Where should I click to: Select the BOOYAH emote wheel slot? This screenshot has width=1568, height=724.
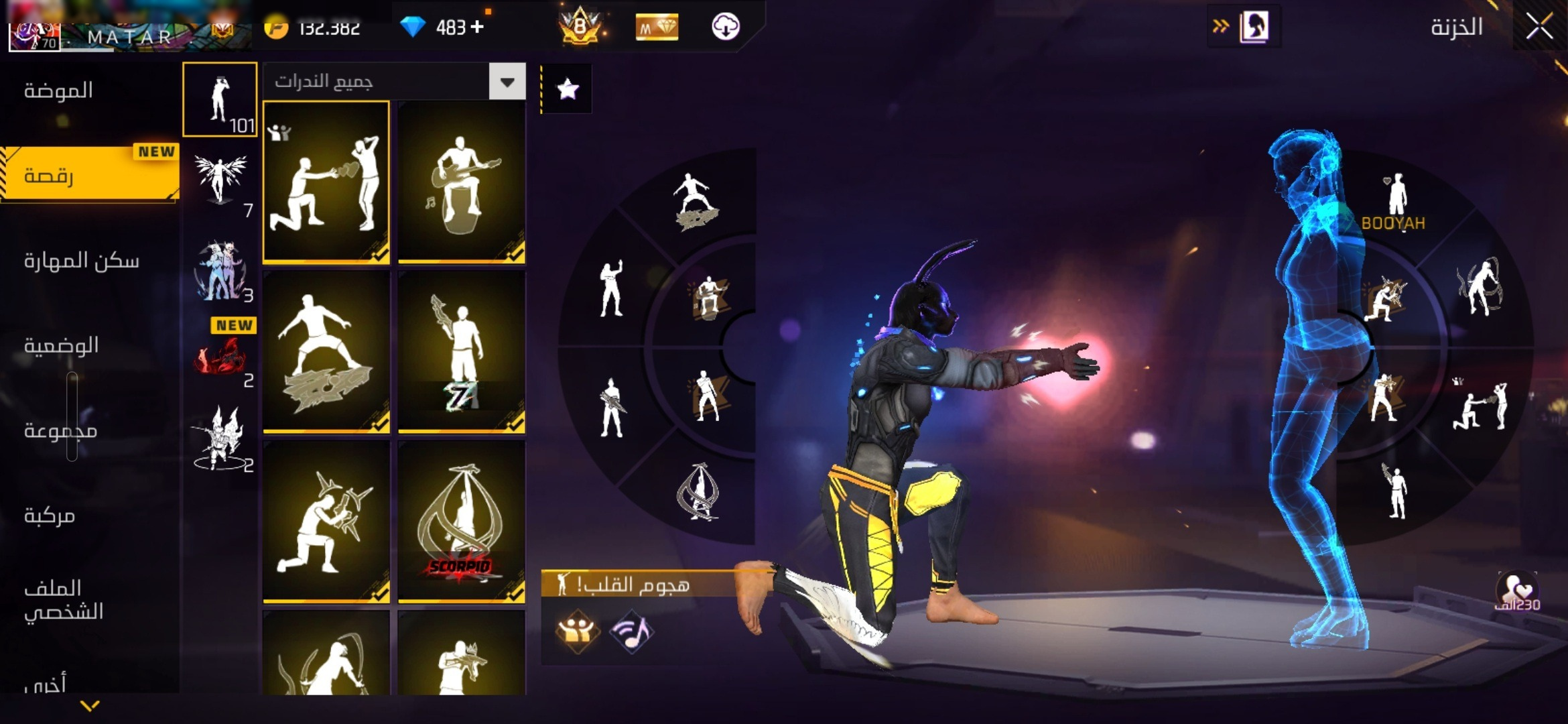(x=1394, y=202)
